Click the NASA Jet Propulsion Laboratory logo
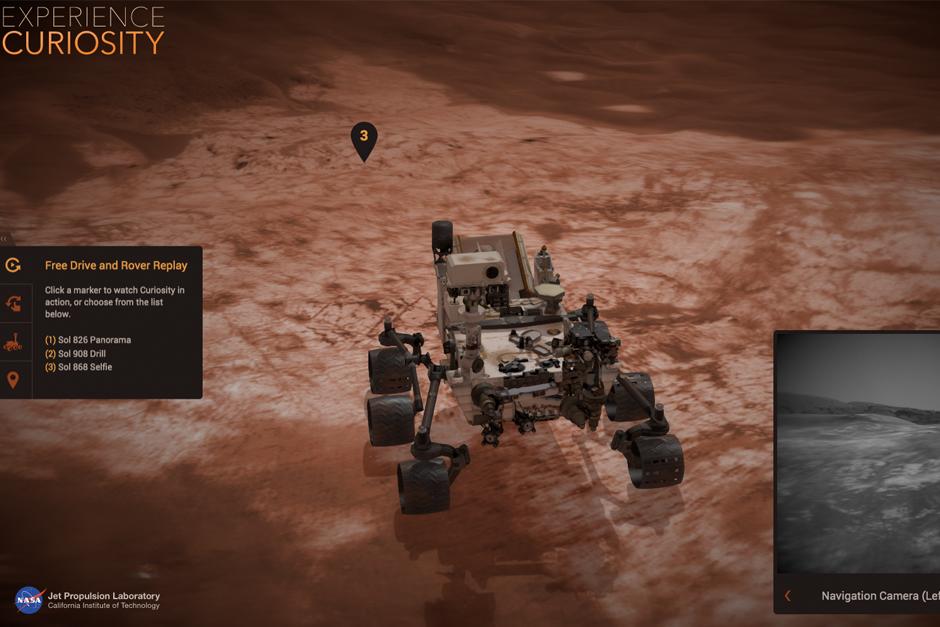The width and height of the screenshot is (940, 627). coord(87,600)
